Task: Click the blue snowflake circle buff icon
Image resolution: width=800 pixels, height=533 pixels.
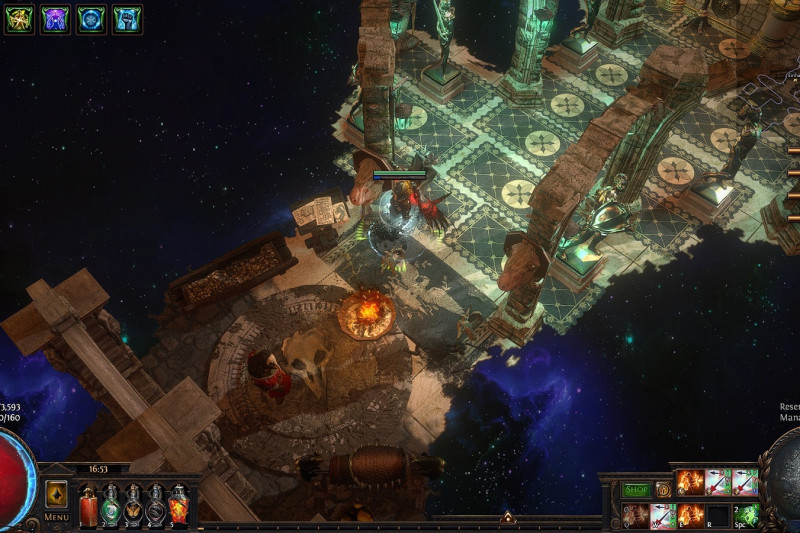Action: (x=91, y=18)
